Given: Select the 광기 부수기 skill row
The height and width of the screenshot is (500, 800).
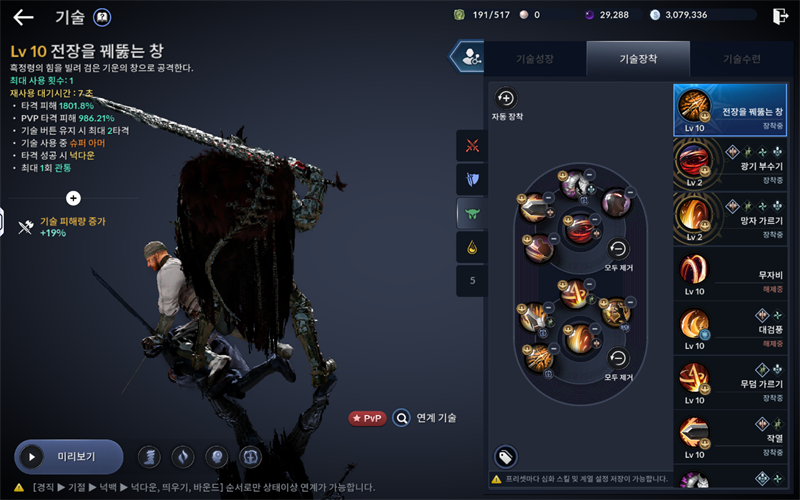Looking at the screenshot, I should pyautogui.click(x=736, y=164).
